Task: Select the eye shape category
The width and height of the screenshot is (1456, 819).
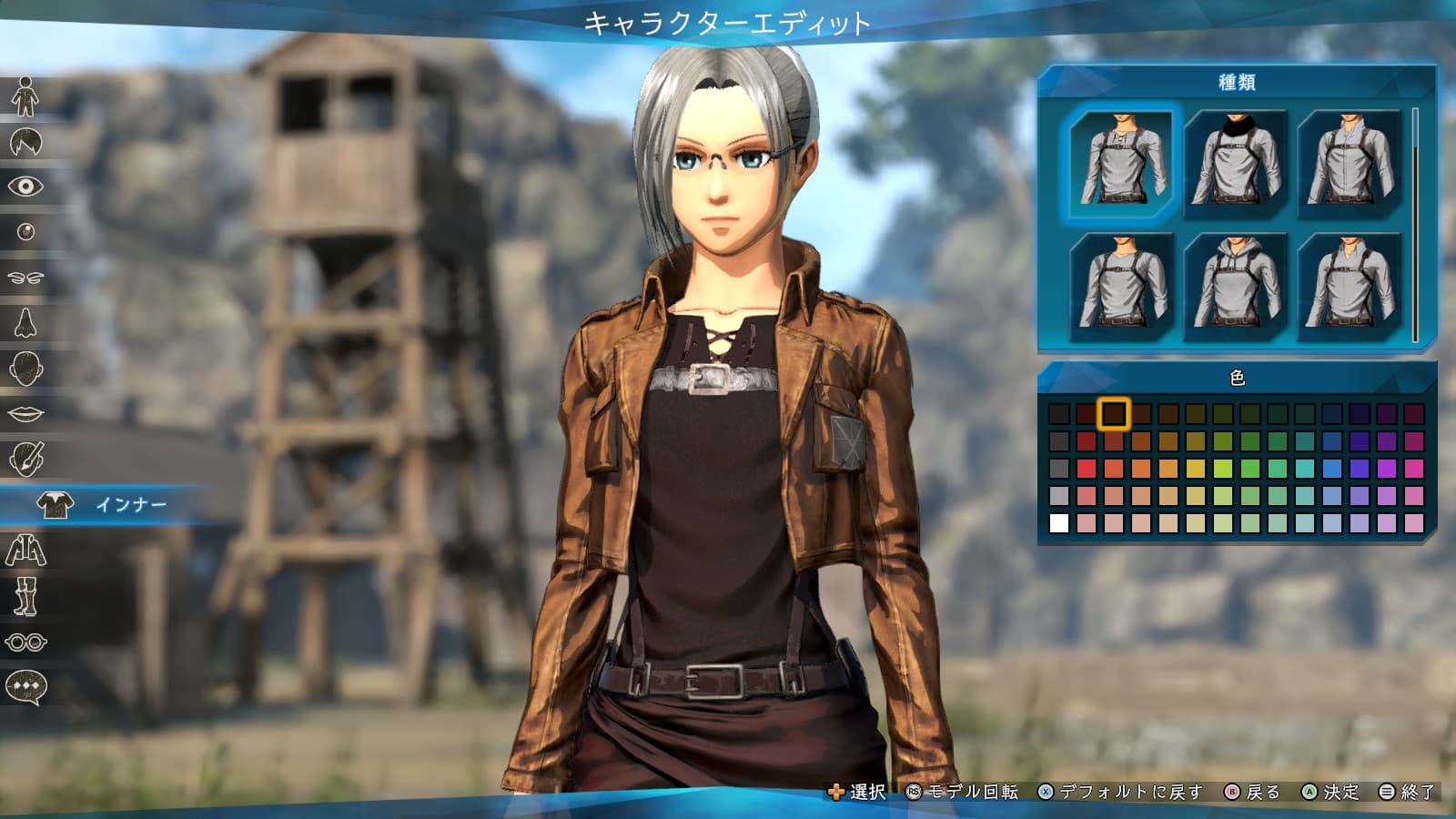Action: point(25,187)
